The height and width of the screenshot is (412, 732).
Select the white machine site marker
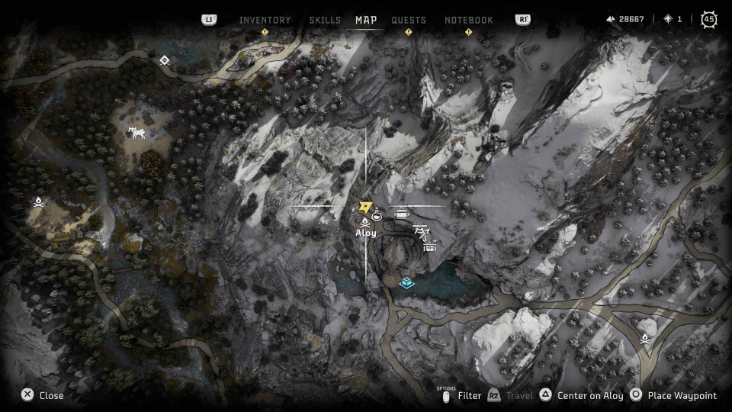(x=137, y=132)
